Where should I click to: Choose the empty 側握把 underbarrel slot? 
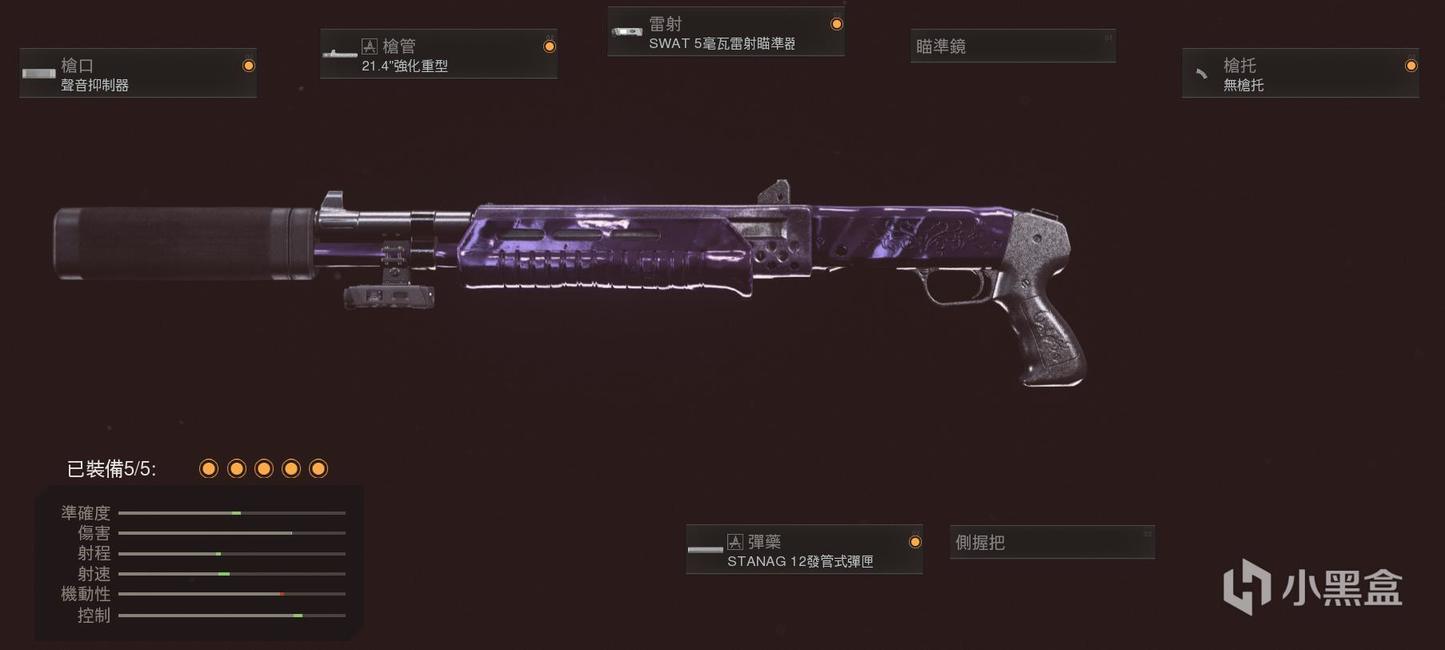point(1052,542)
